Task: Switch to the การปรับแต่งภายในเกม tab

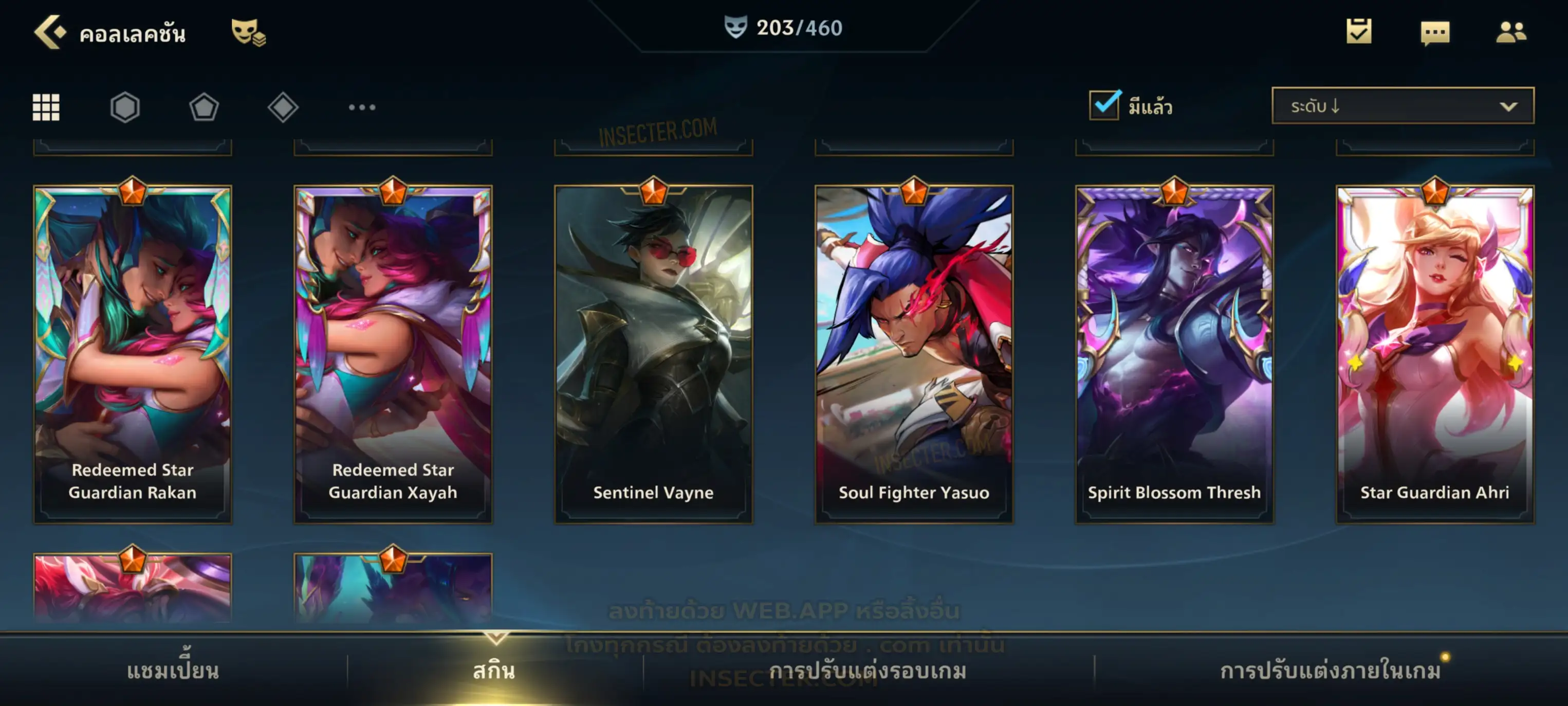Action: (1330, 671)
